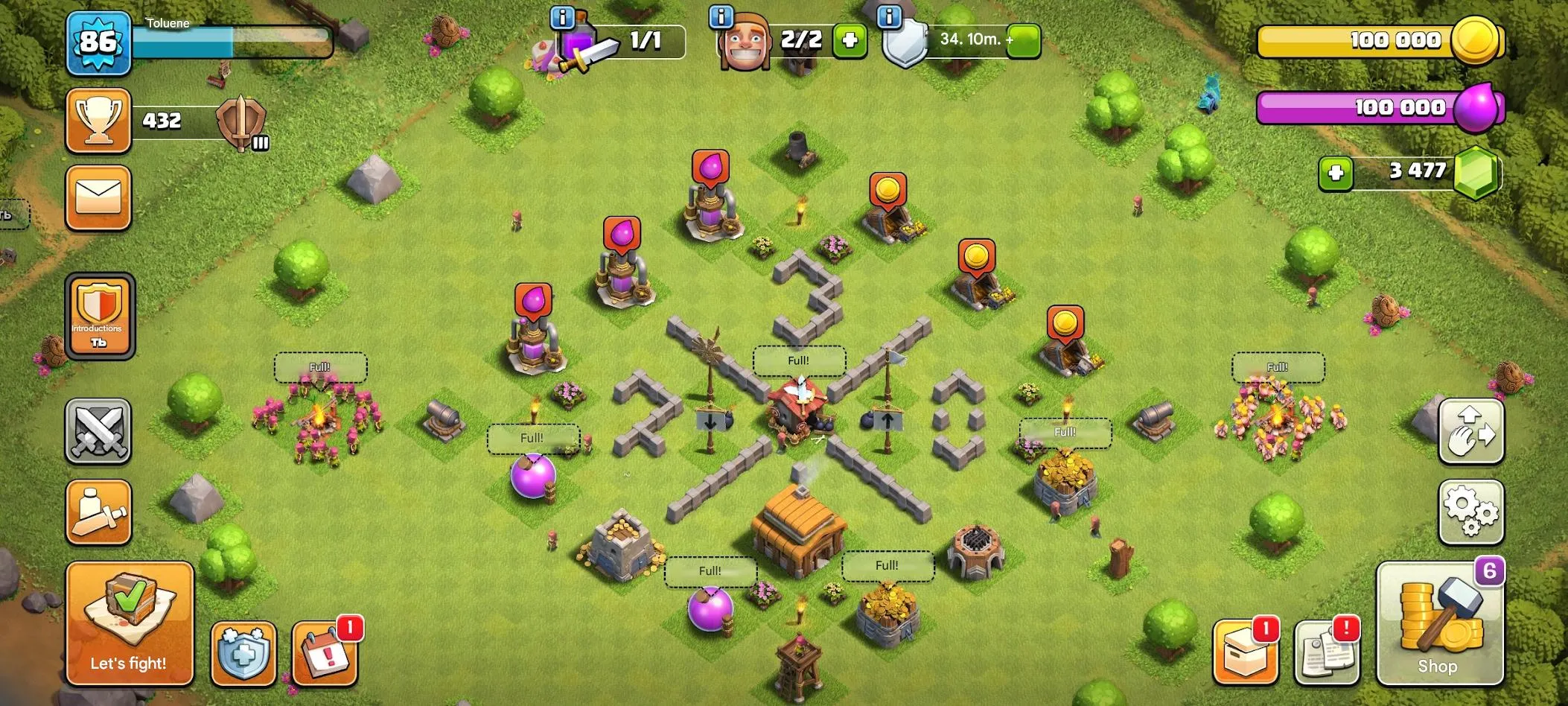Open the builder suggestions icon
The image size is (1568, 706).
pos(99,512)
